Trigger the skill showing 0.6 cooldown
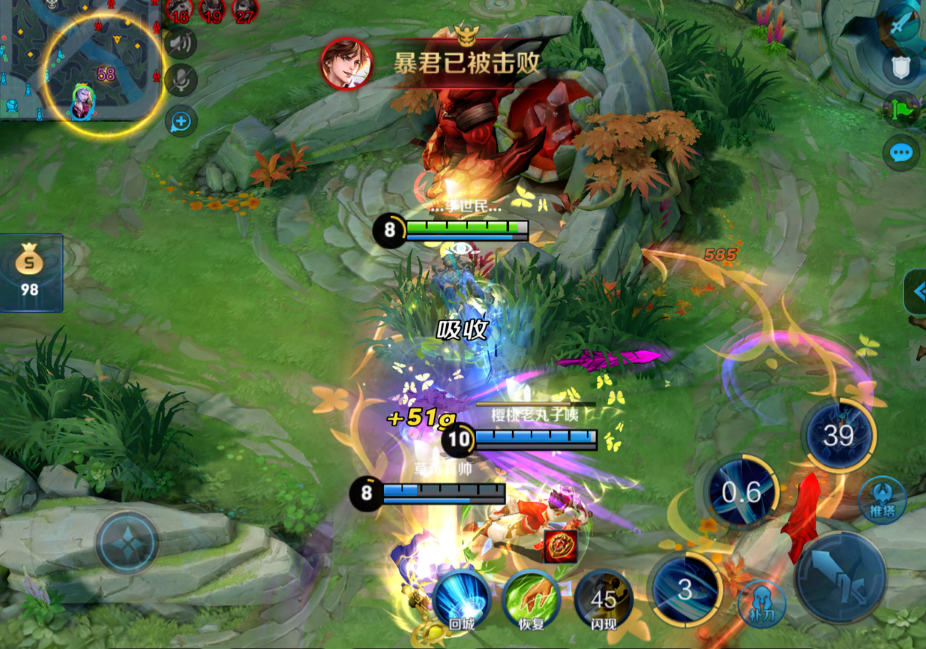This screenshot has height=649, width=926. (741, 492)
